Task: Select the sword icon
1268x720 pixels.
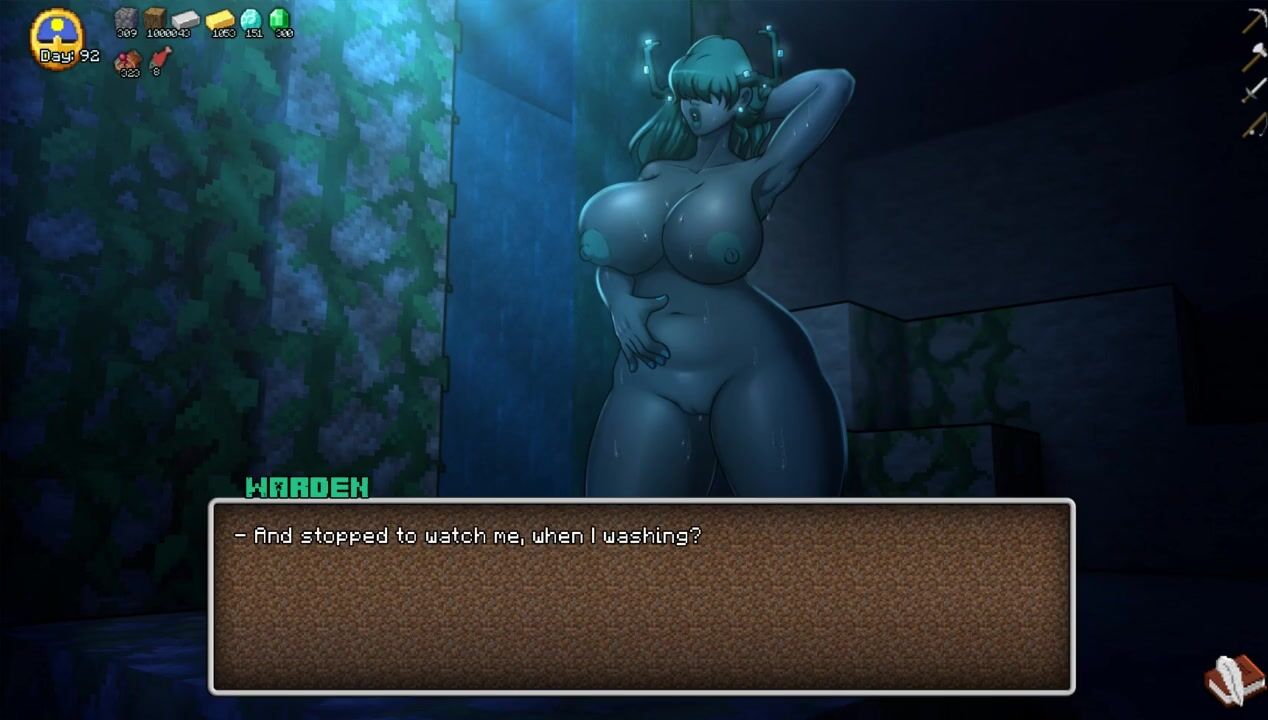Action: [x=1254, y=91]
